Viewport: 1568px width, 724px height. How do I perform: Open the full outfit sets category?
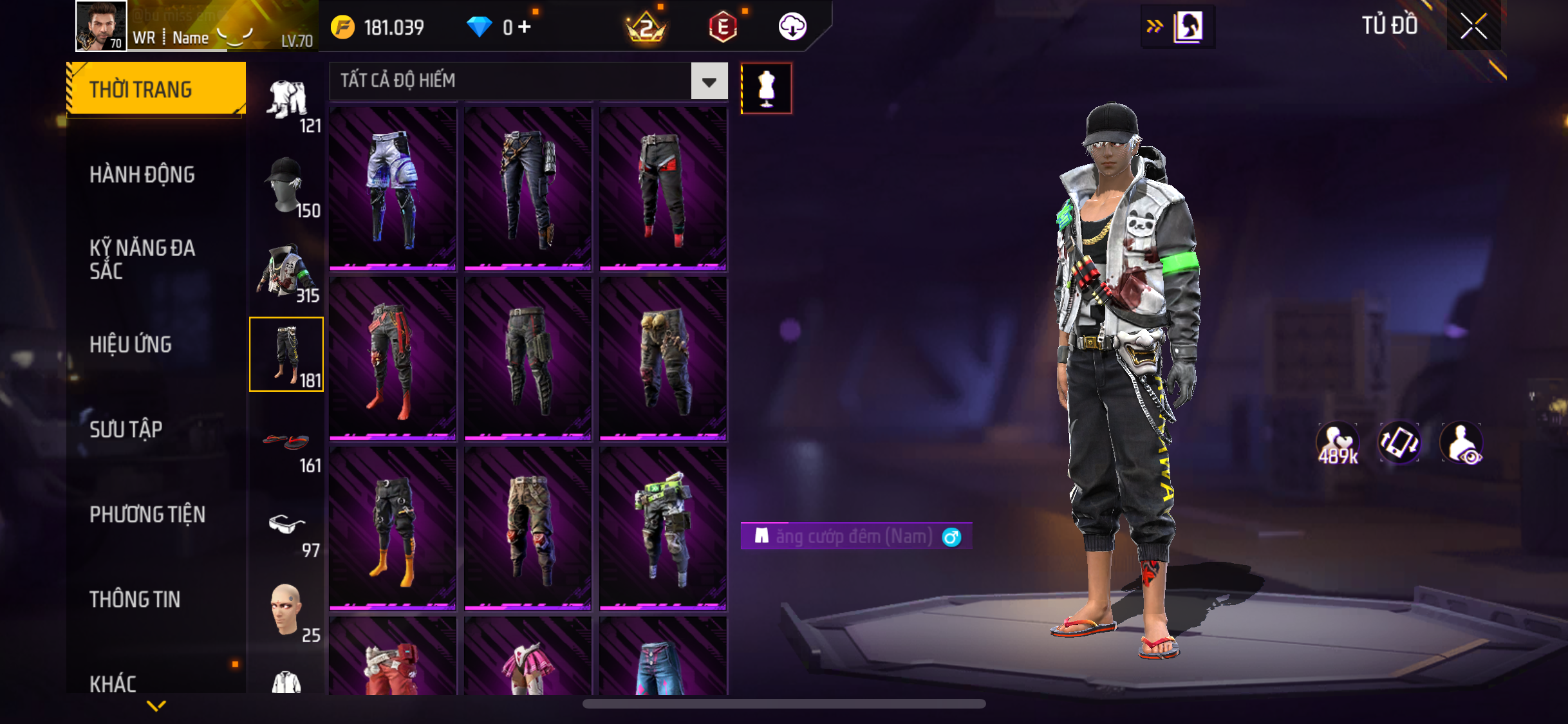pyautogui.click(x=287, y=100)
